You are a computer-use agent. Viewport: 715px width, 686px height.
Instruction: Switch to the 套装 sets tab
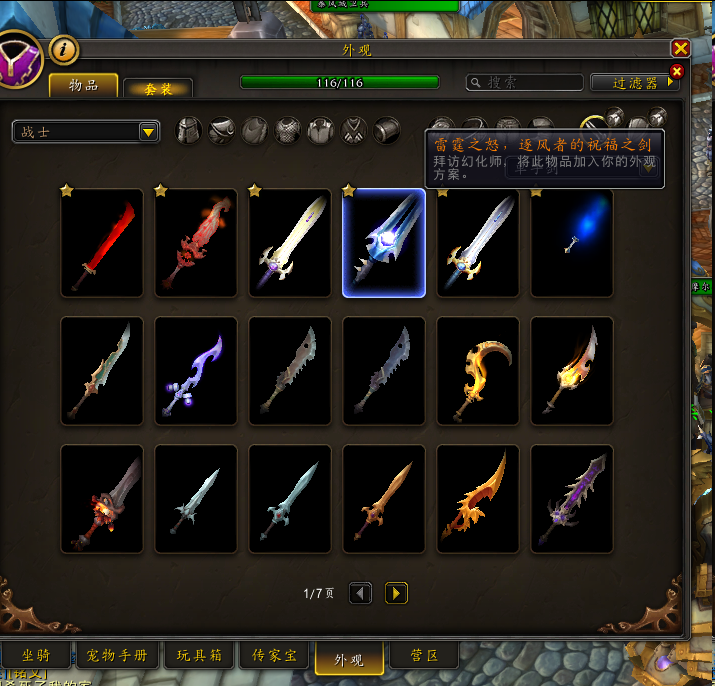(x=158, y=89)
